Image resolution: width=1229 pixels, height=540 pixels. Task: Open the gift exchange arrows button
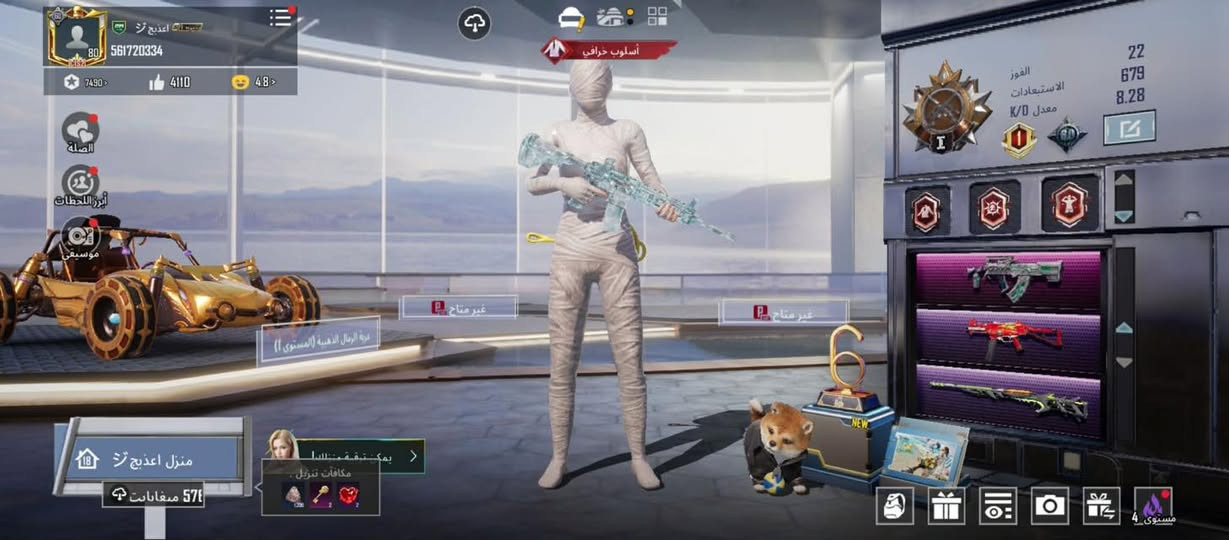point(1102,506)
